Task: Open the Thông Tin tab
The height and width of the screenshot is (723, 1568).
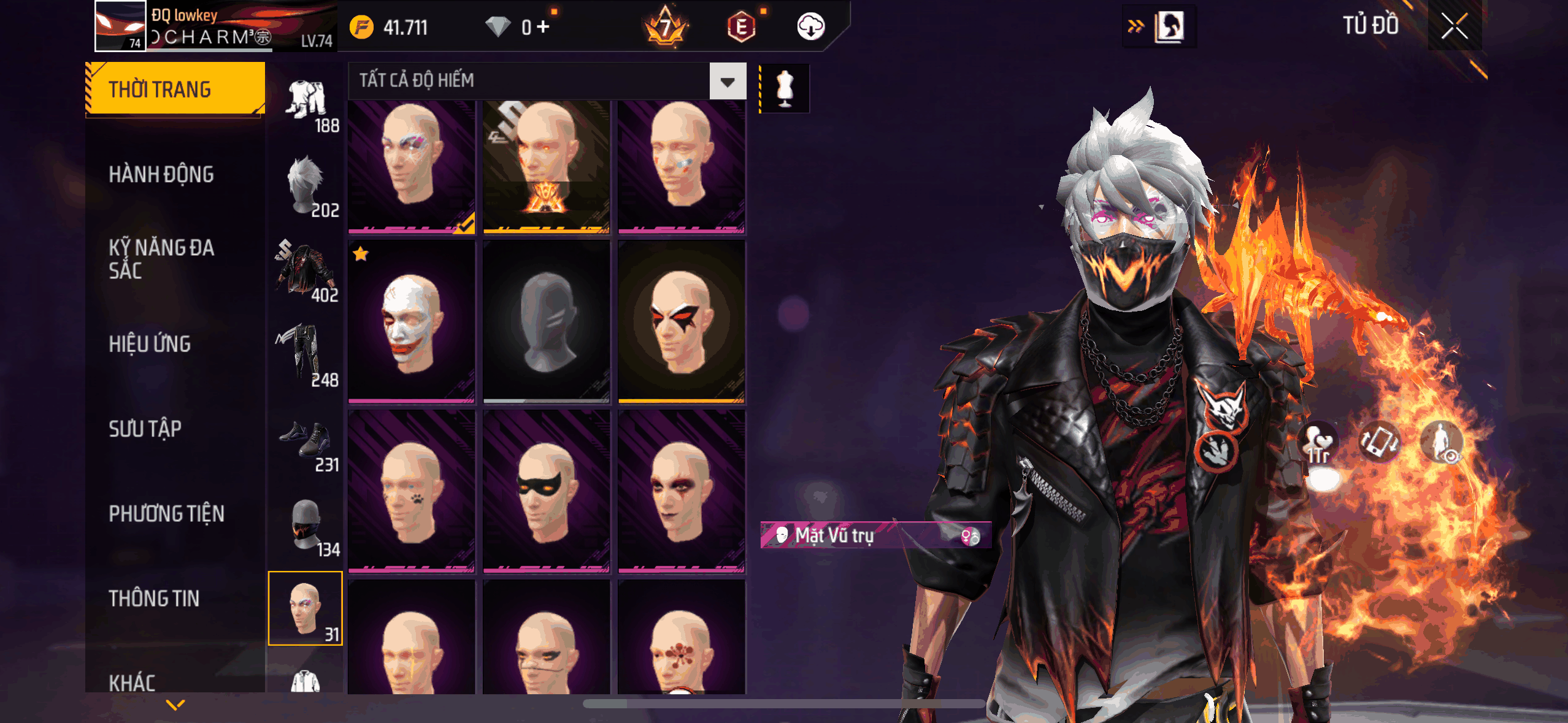Action: tap(154, 599)
